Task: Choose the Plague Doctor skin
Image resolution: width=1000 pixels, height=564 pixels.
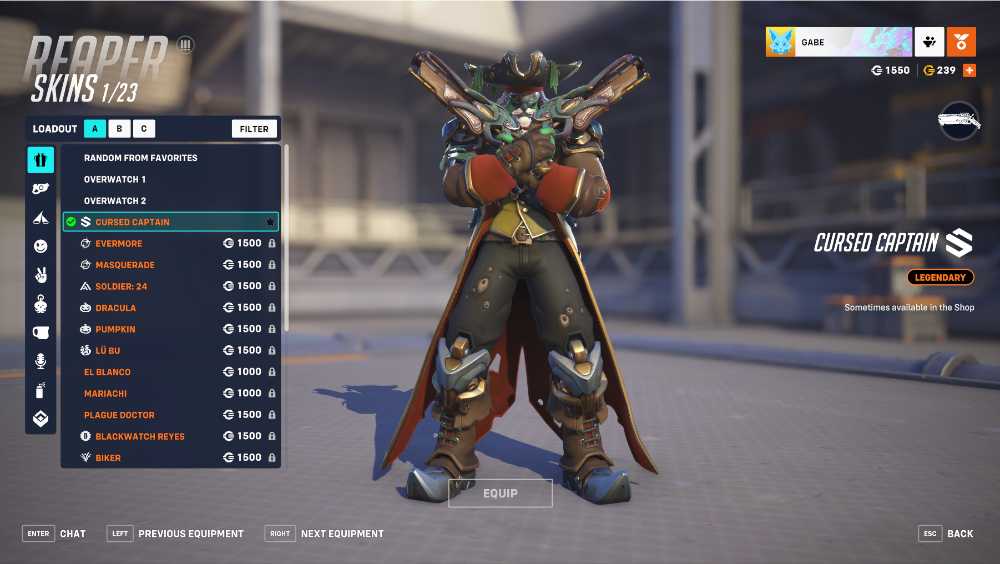Action: (119, 415)
